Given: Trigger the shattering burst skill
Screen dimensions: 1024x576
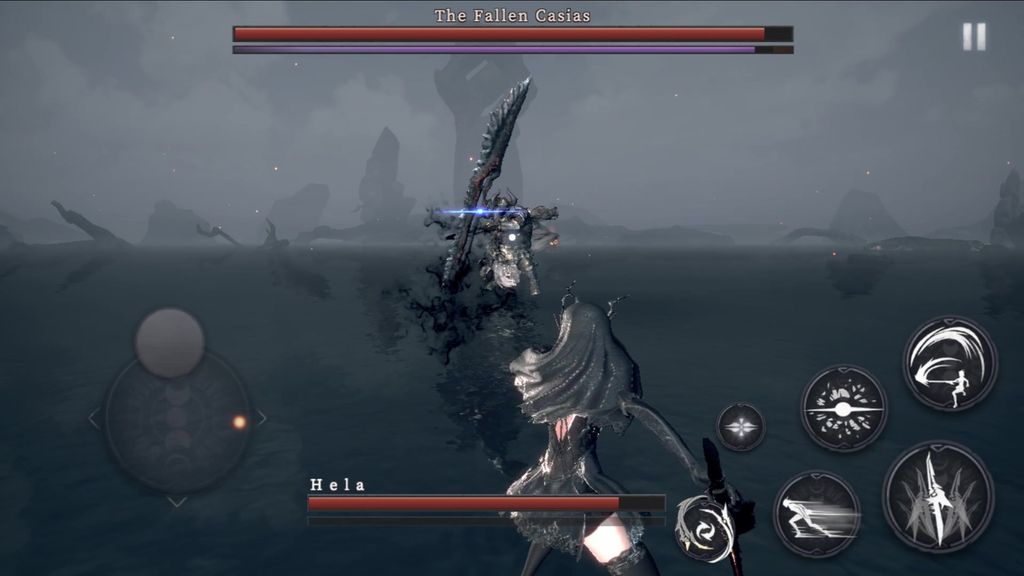Looking at the screenshot, I should (x=843, y=408).
